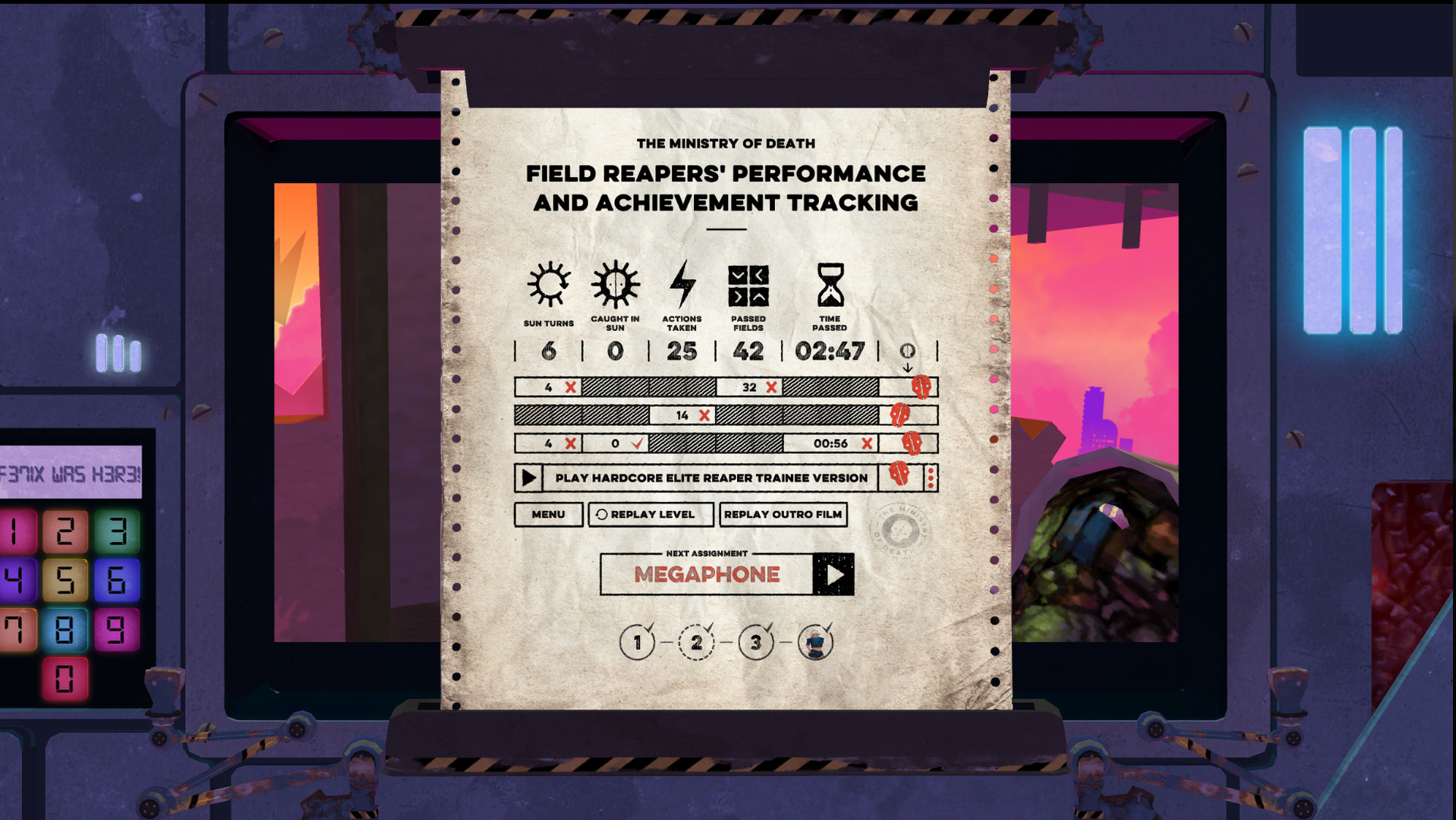Toggle the red X beside the 32 stat

click(x=771, y=387)
